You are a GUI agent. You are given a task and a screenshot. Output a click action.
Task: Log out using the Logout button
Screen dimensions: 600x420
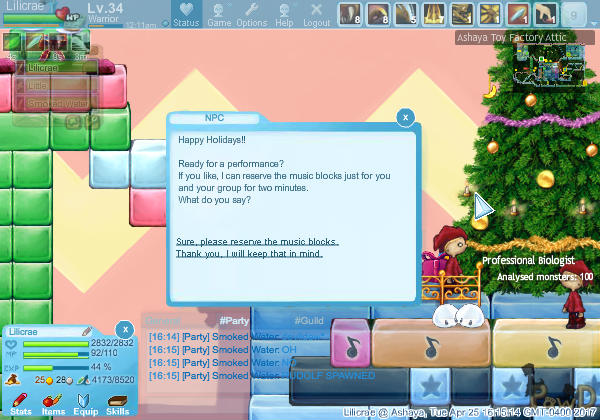click(x=316, y=14)
